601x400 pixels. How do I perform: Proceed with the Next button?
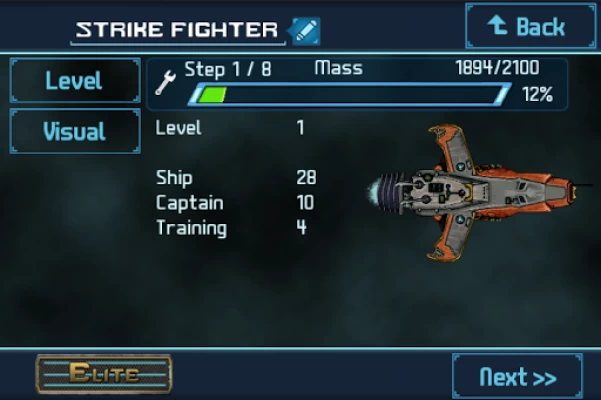pos(516,377)
